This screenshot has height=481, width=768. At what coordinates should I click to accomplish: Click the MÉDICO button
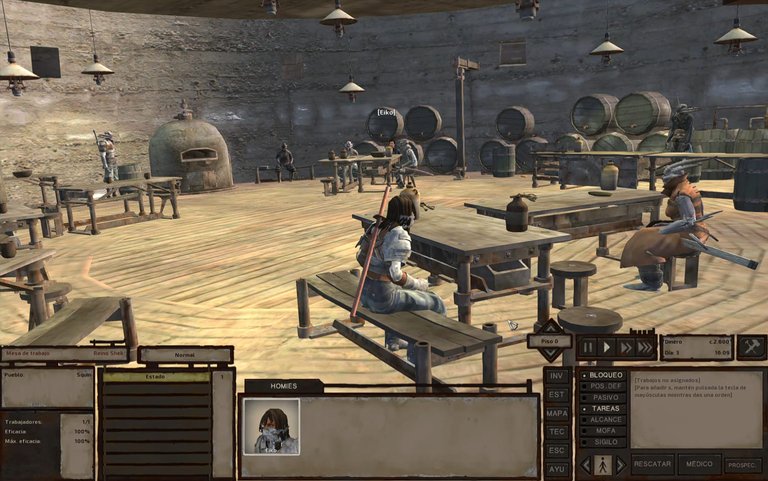point(699,465)
